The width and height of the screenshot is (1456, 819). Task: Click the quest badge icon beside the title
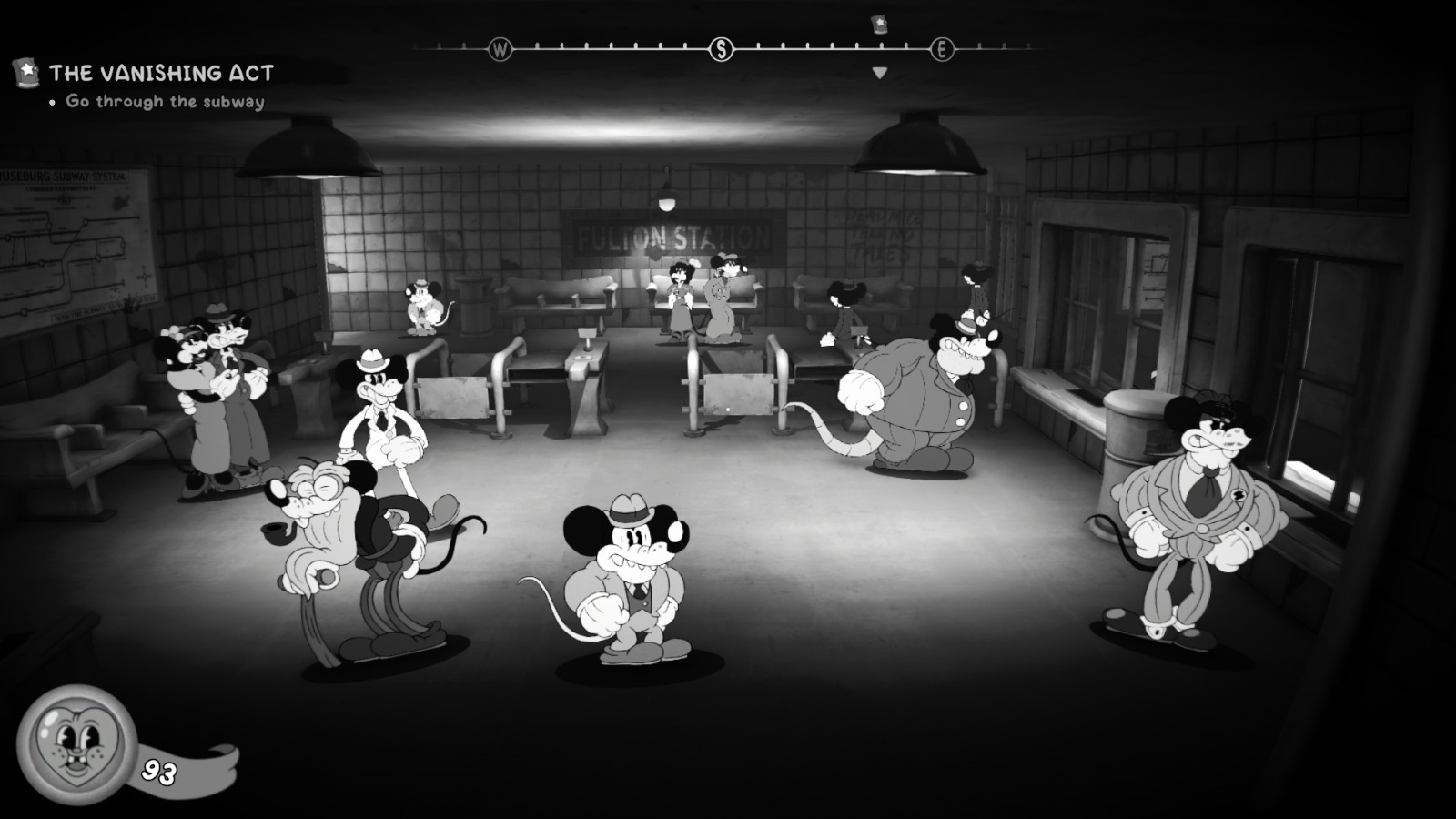click(x=26, y=72)
